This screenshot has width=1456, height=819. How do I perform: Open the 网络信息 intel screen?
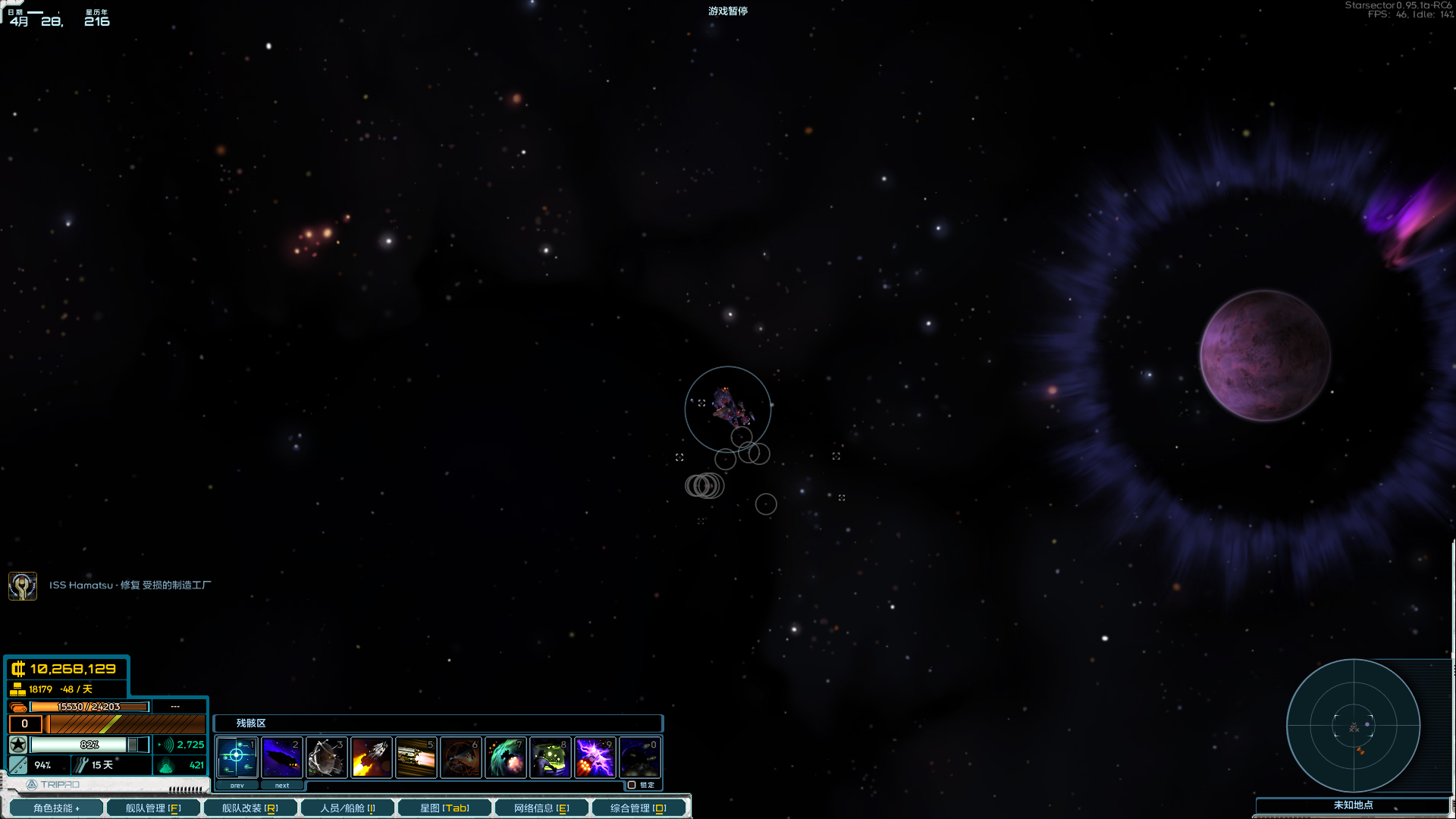[x=541, y=808]
